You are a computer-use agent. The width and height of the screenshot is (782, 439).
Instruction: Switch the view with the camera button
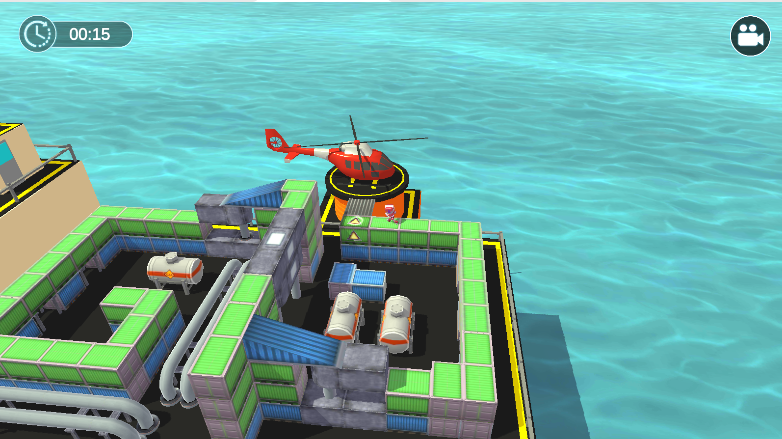click(749, 36)
